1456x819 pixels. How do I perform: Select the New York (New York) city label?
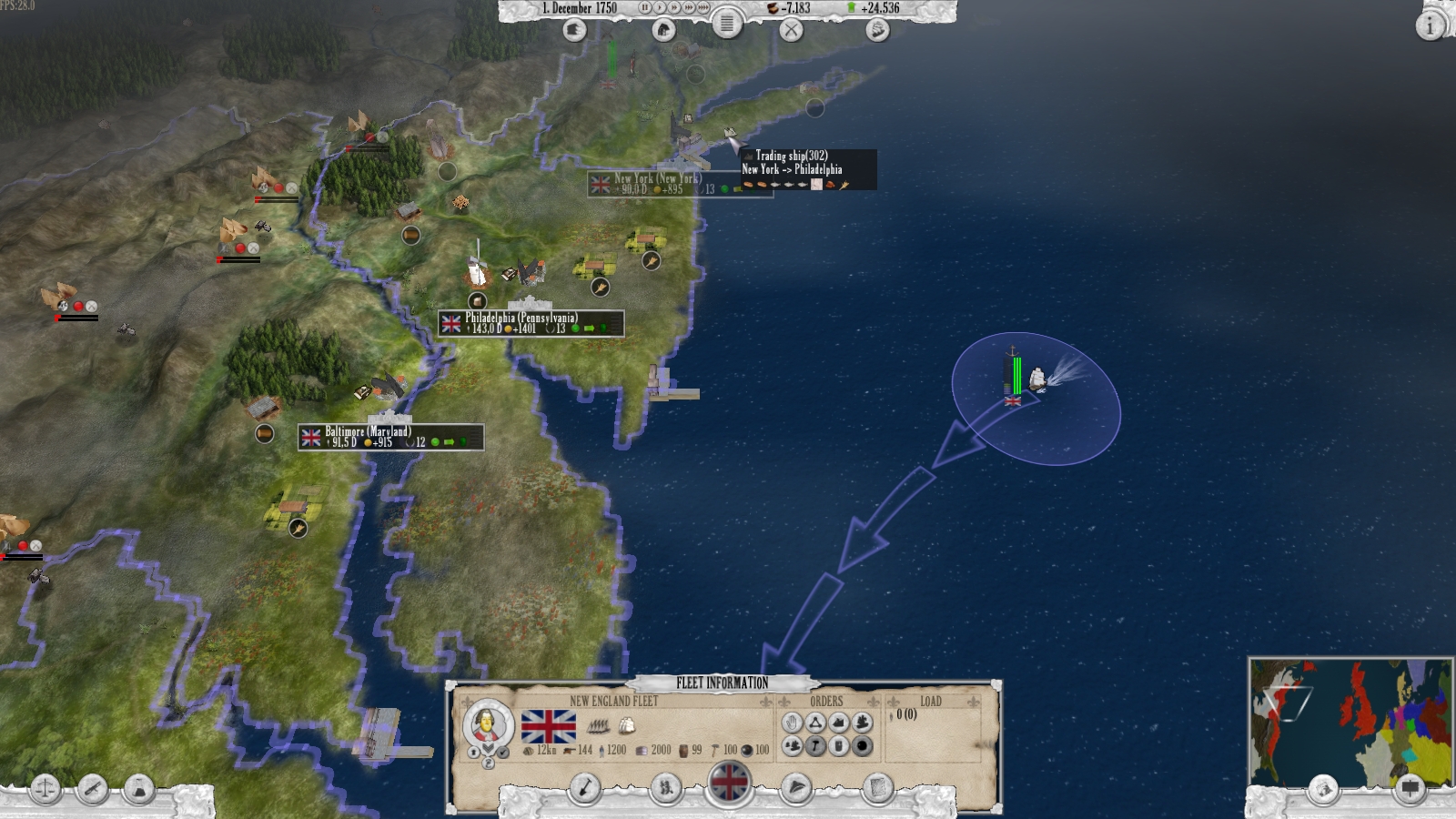(653, 180)
